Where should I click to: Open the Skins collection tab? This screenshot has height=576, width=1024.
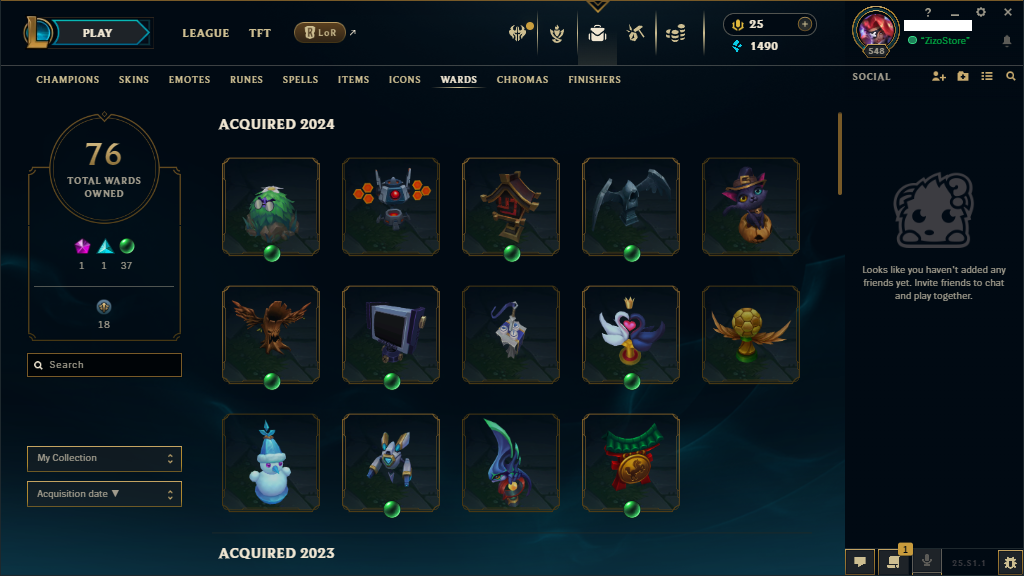[x=134, y=79]
